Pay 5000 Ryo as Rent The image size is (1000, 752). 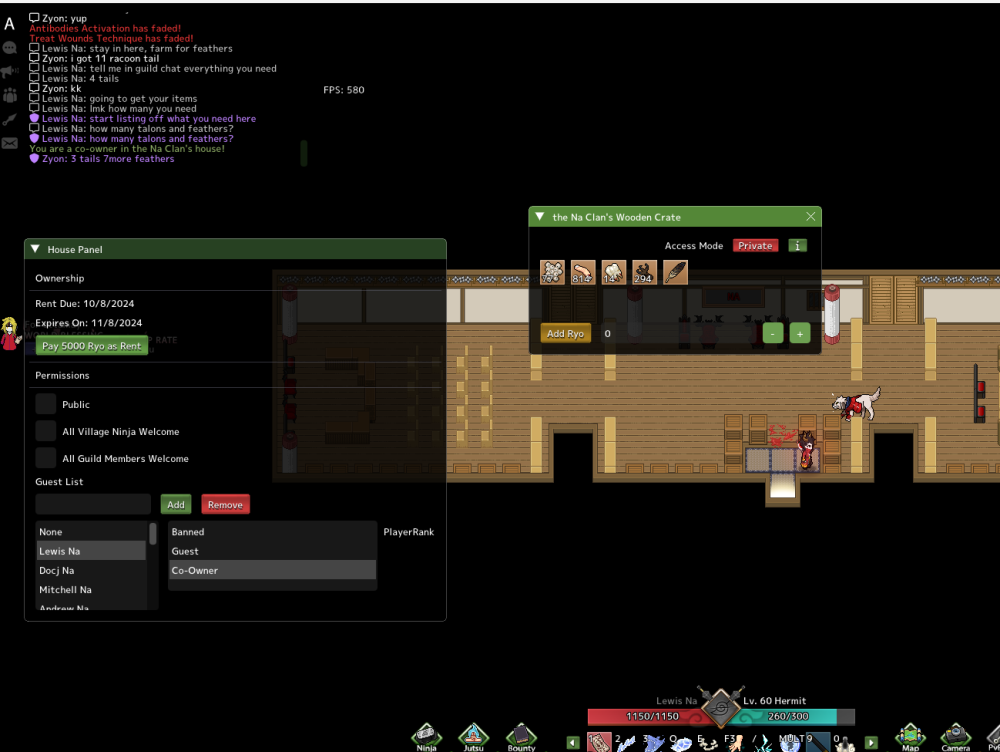point(92,346)
